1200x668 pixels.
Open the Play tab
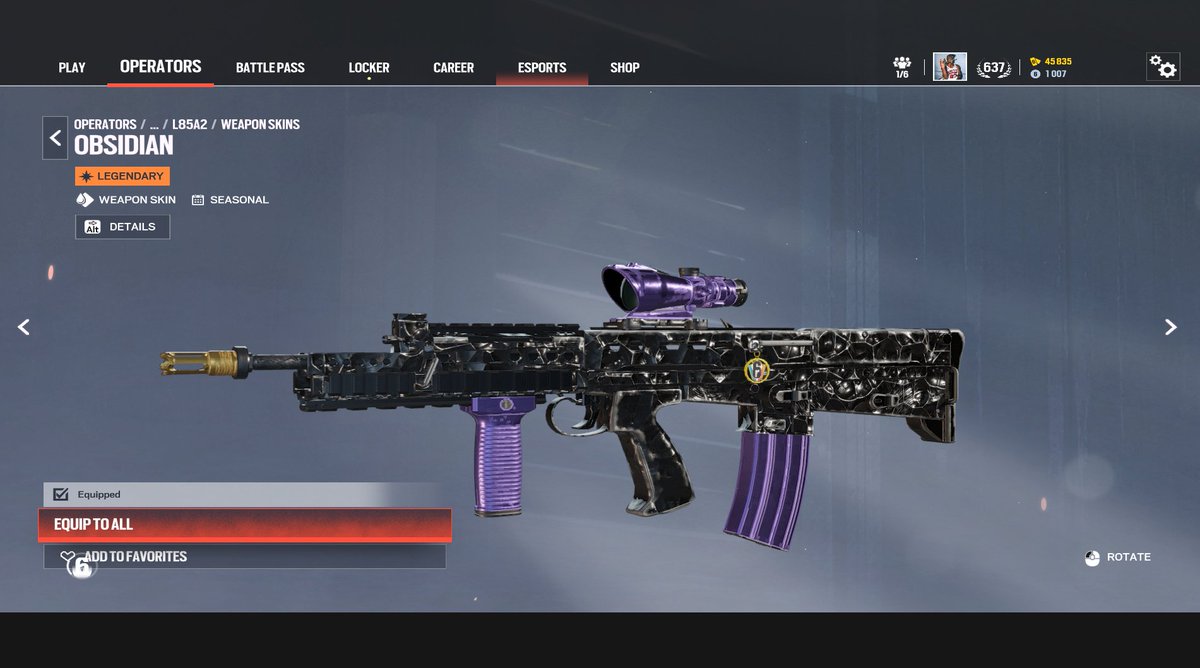pyautogui.click(x=72, y=68)
